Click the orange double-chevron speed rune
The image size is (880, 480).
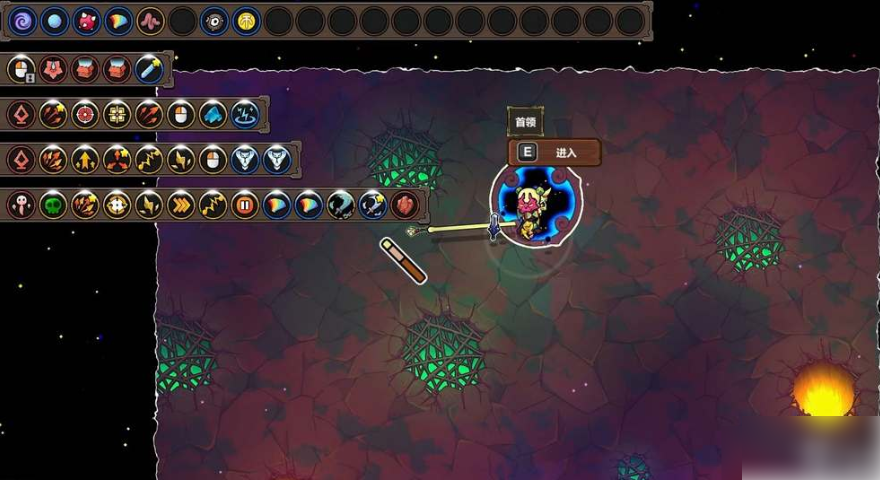(x=181, y=206)
